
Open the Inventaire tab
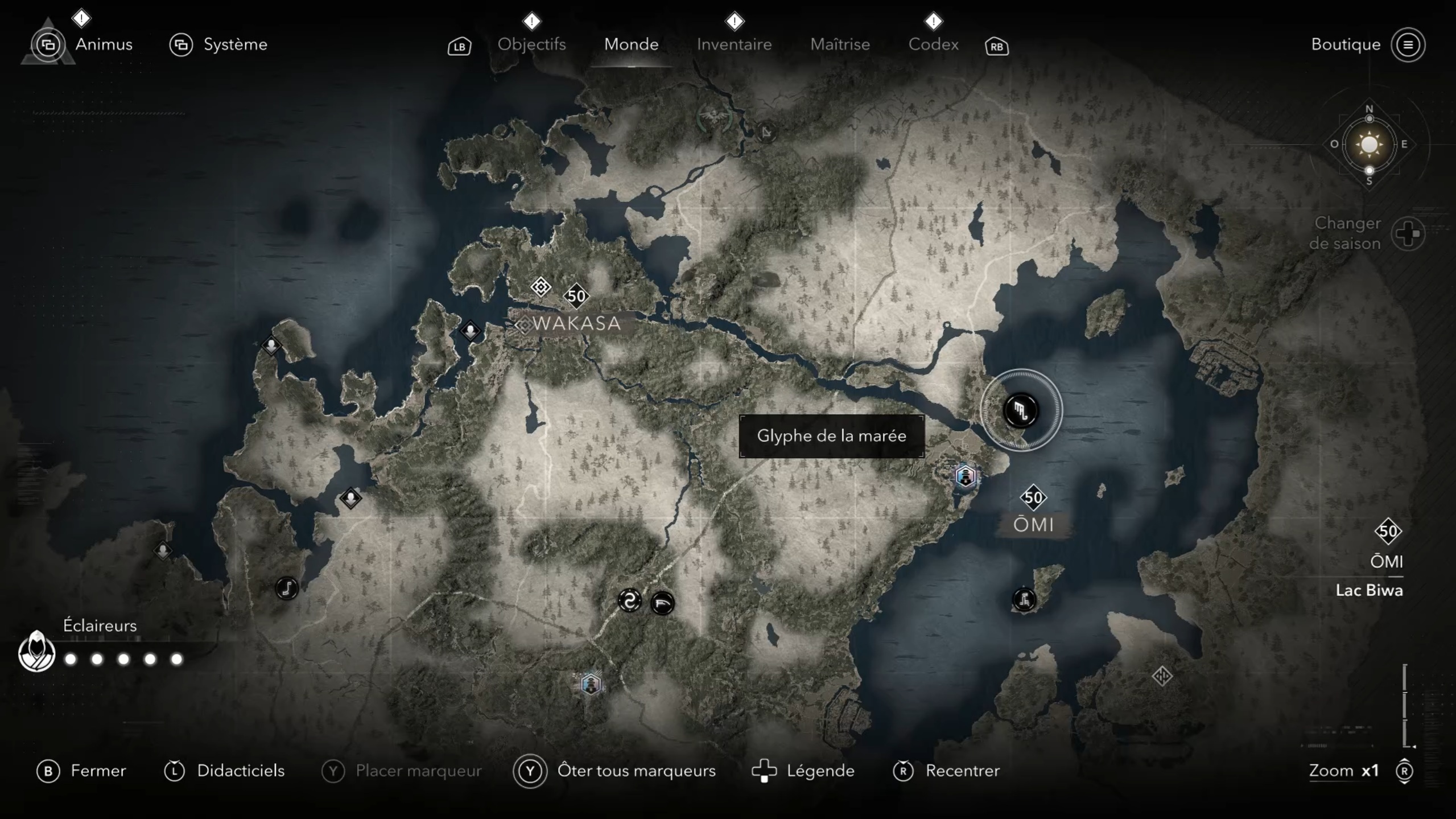(x=734, y=44)
